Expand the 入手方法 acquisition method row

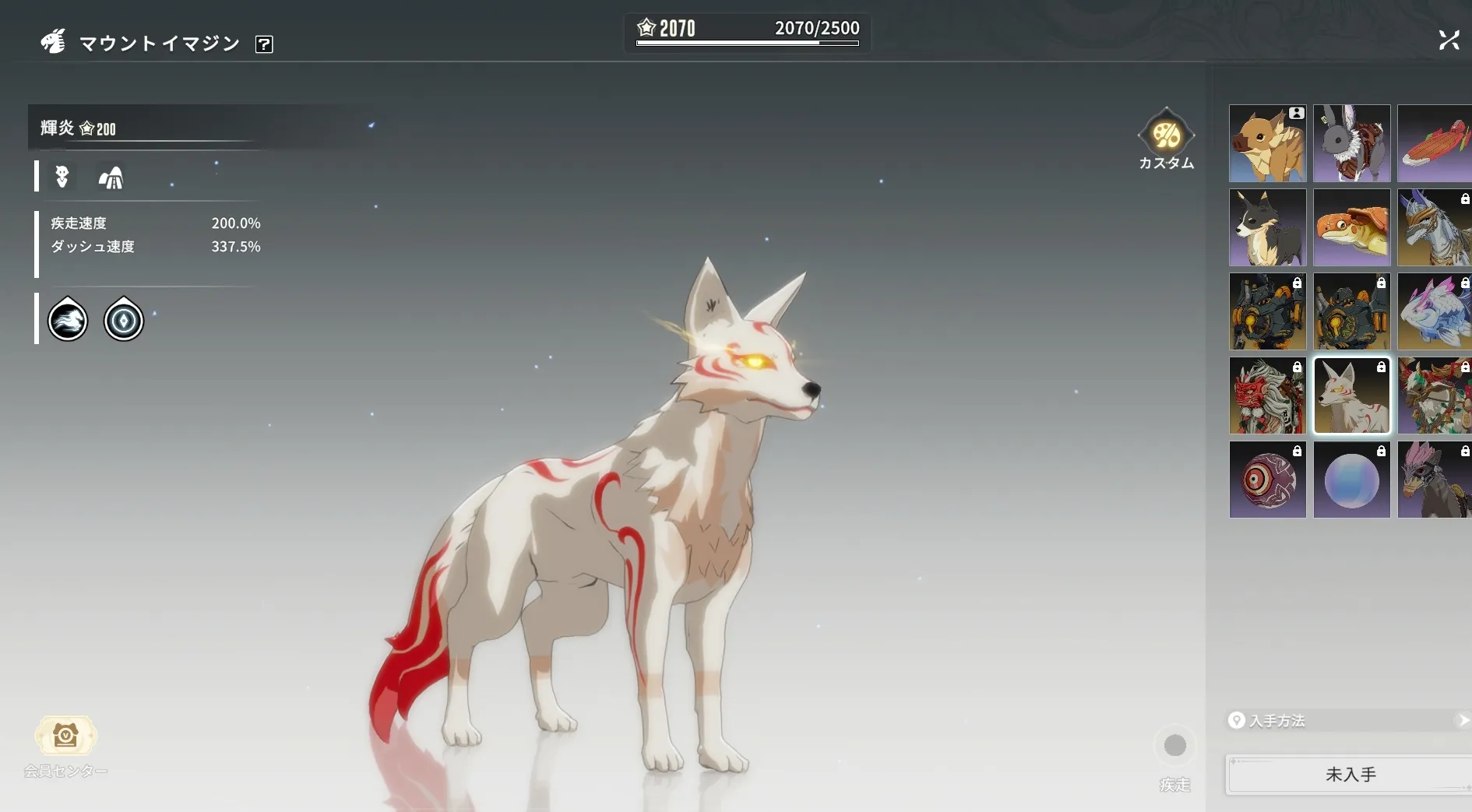pos(1349,721)
